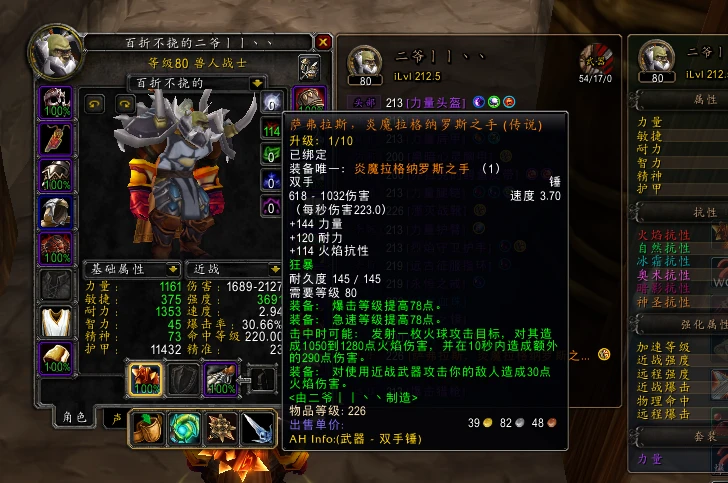This screenshot has width=728, height=483.
Task: Switch to the 角色 character tab
Action: (75, 417)
